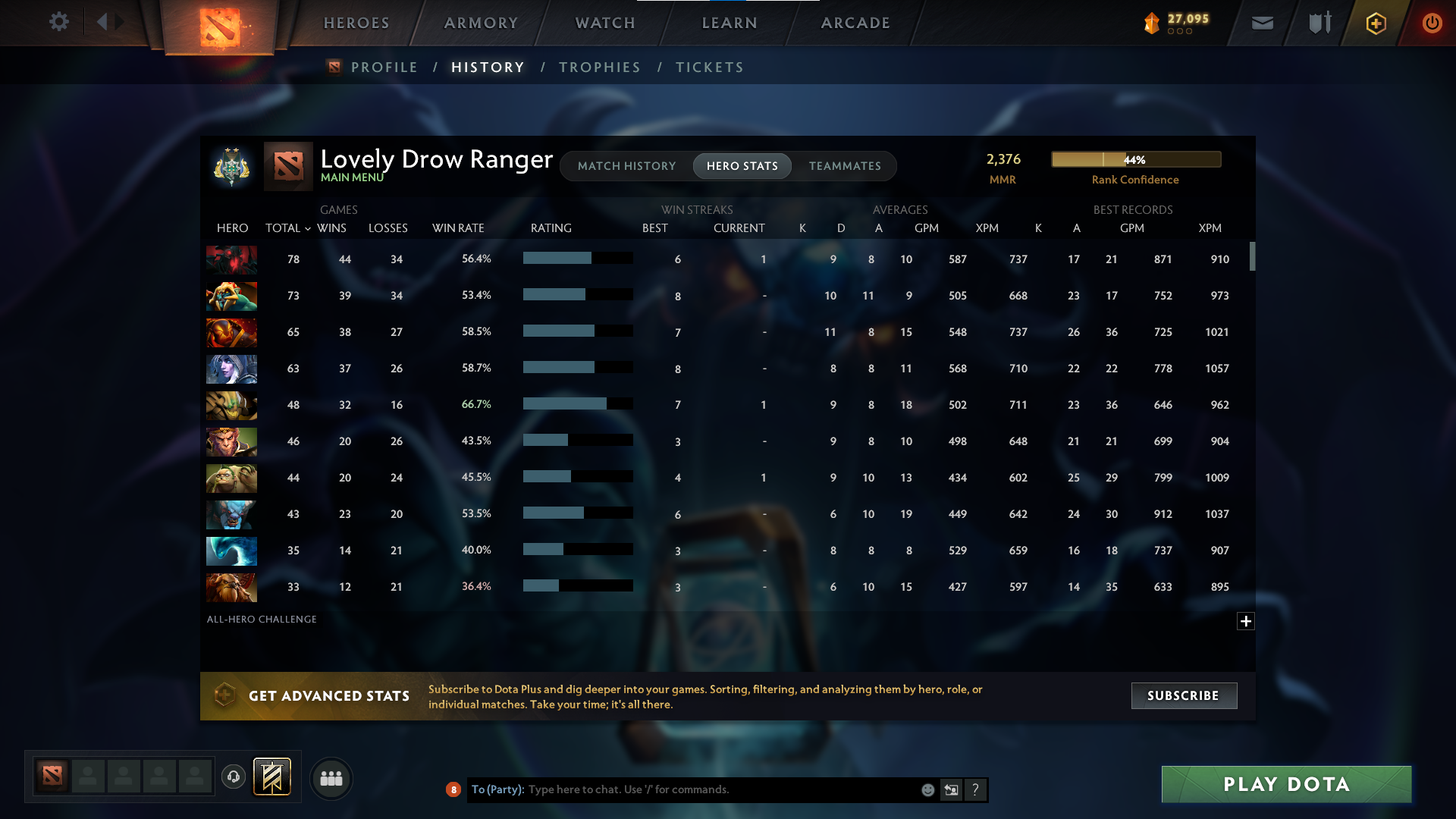The width and height of the screenshot is (1456, 819).
Task: Expand the All-Hero Challenge plus control
Action: coord(1246,621)
